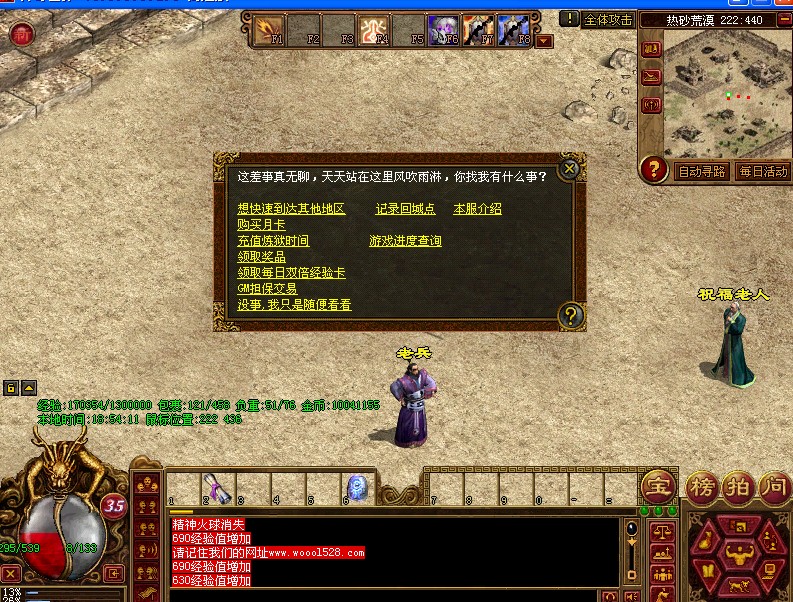Viewport: 793px width, 602px height.
Task: Open 本服介绍 server introduction link
Action: [x=477, y=209]
